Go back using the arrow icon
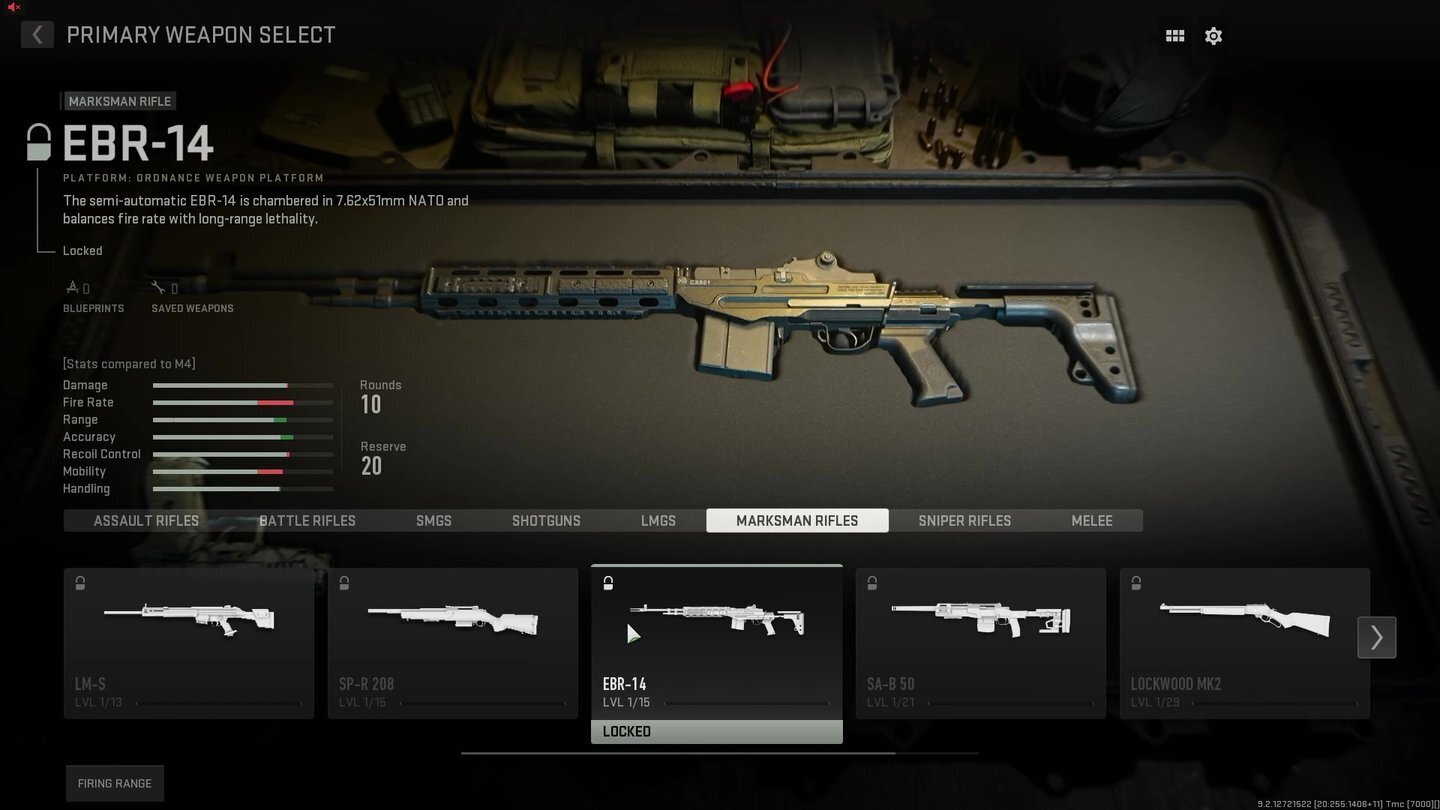 37,34
